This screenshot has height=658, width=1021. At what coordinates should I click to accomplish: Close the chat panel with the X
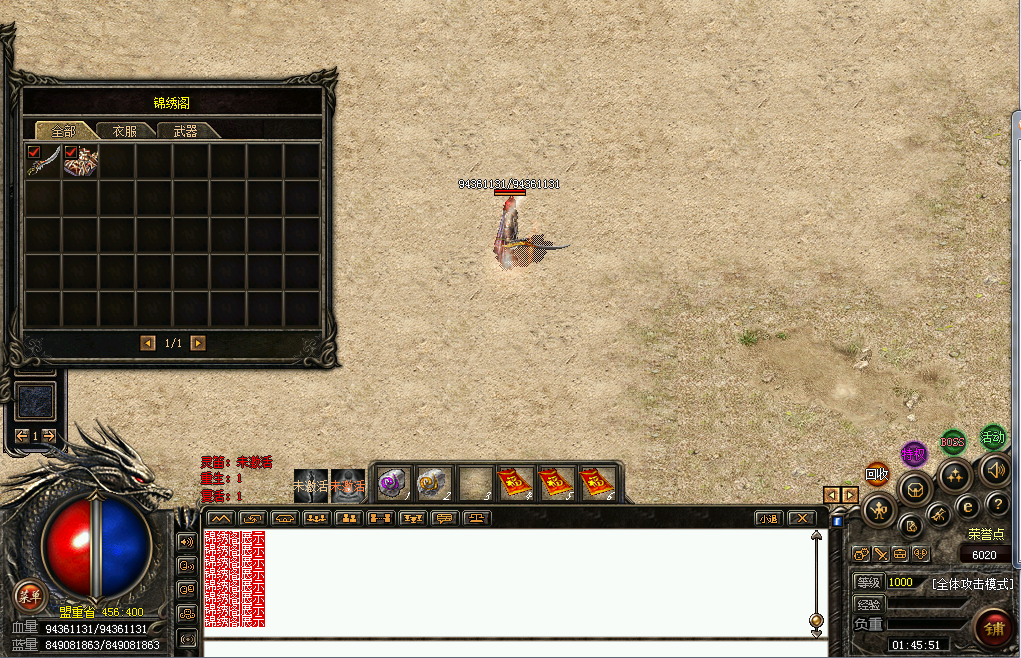(x=801, y=518)
